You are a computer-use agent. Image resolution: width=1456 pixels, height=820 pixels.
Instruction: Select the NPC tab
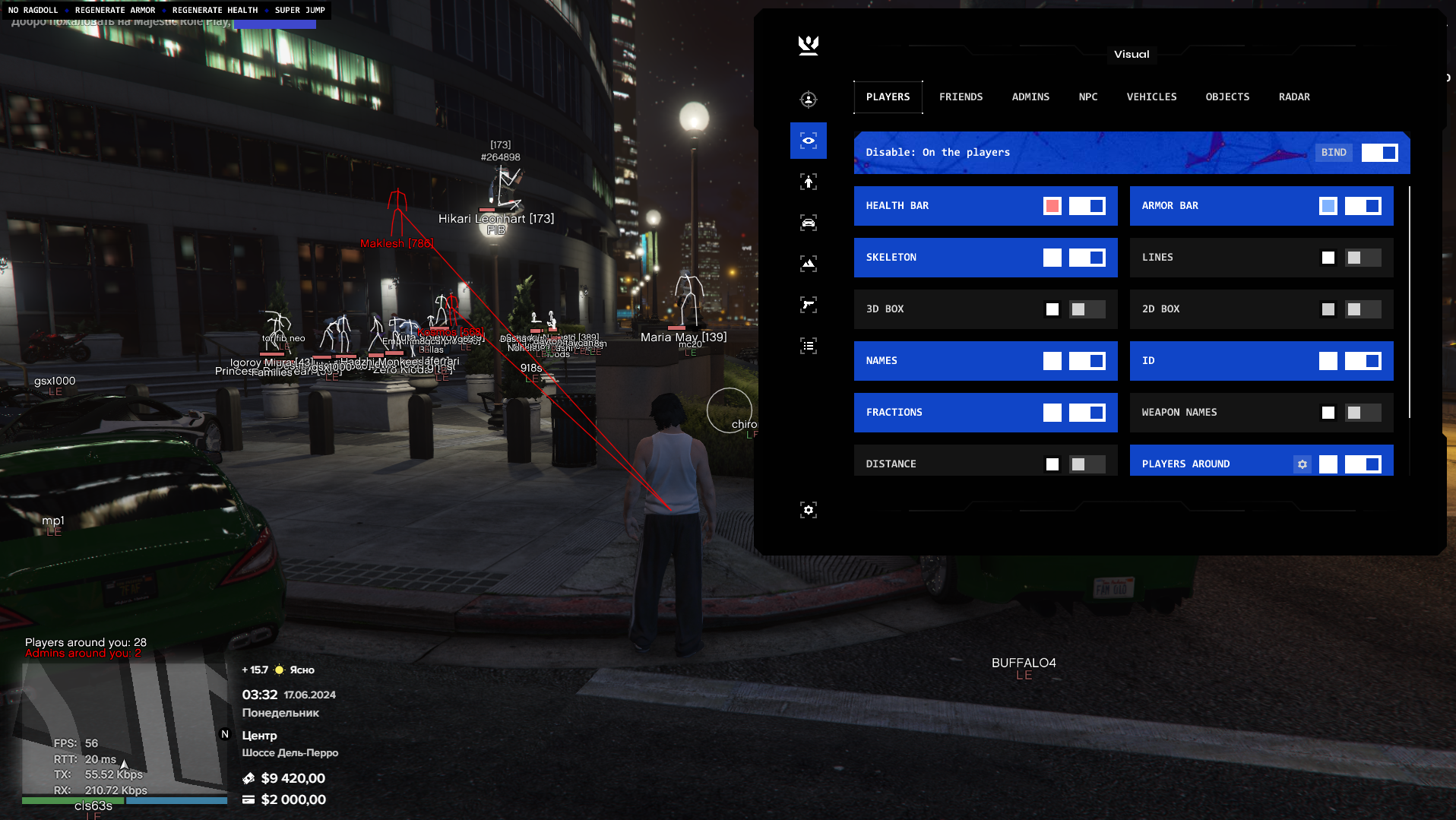click(1087, 97)
